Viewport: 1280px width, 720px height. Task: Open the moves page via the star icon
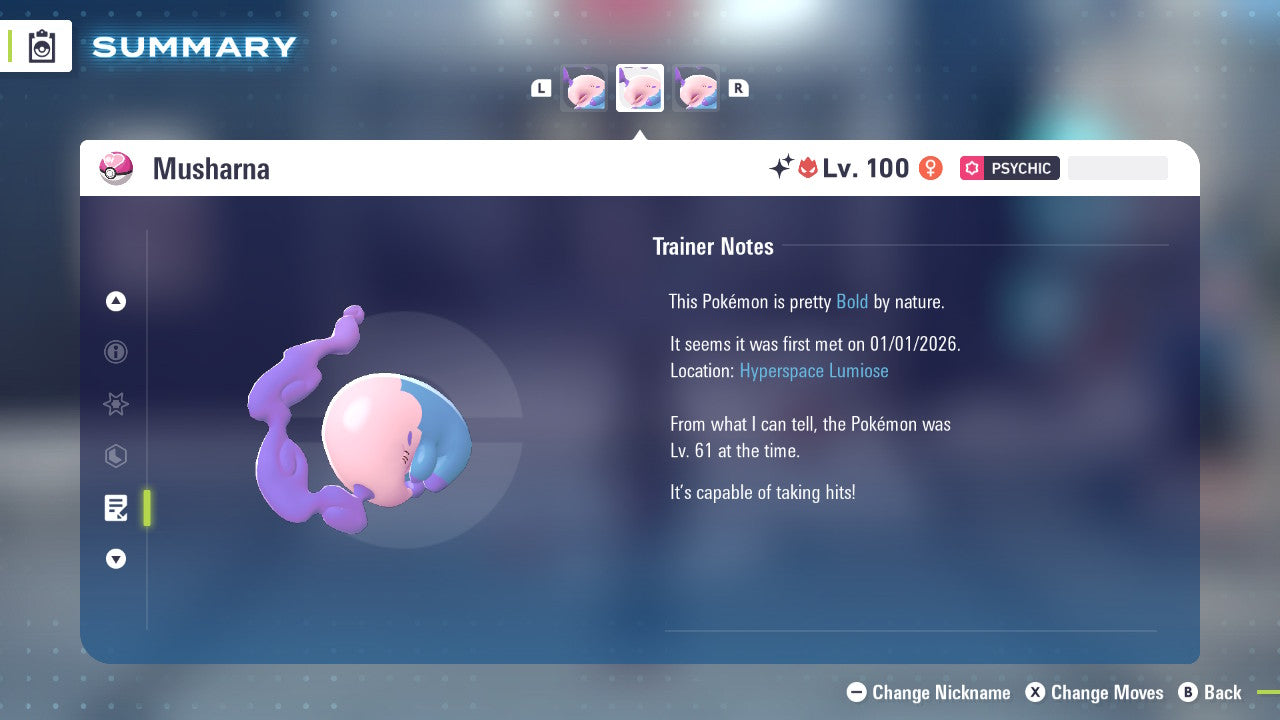tap(115, 404)
